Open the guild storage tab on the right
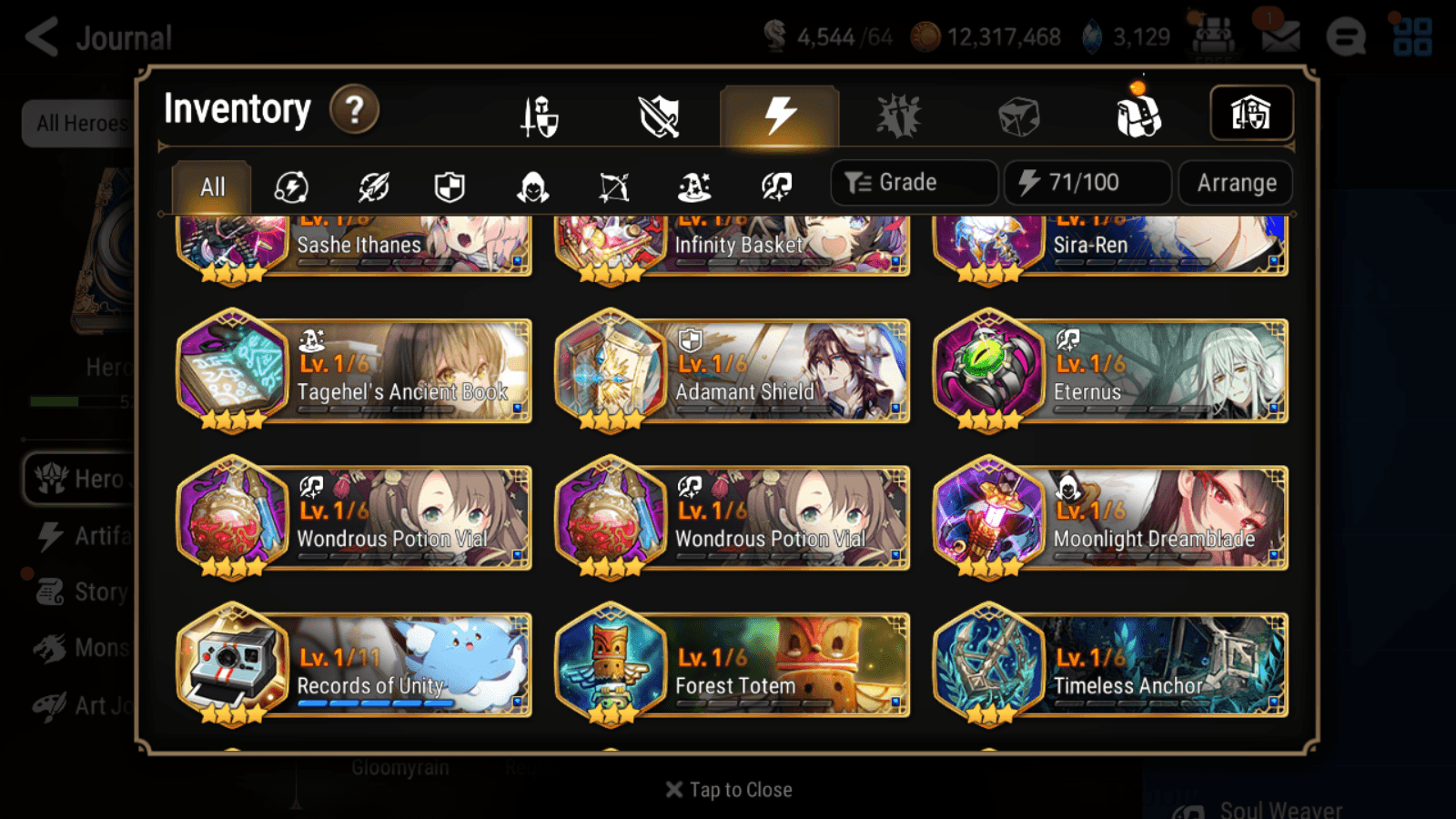Viewport: 1456px width, 819px height. point(1251,113)
